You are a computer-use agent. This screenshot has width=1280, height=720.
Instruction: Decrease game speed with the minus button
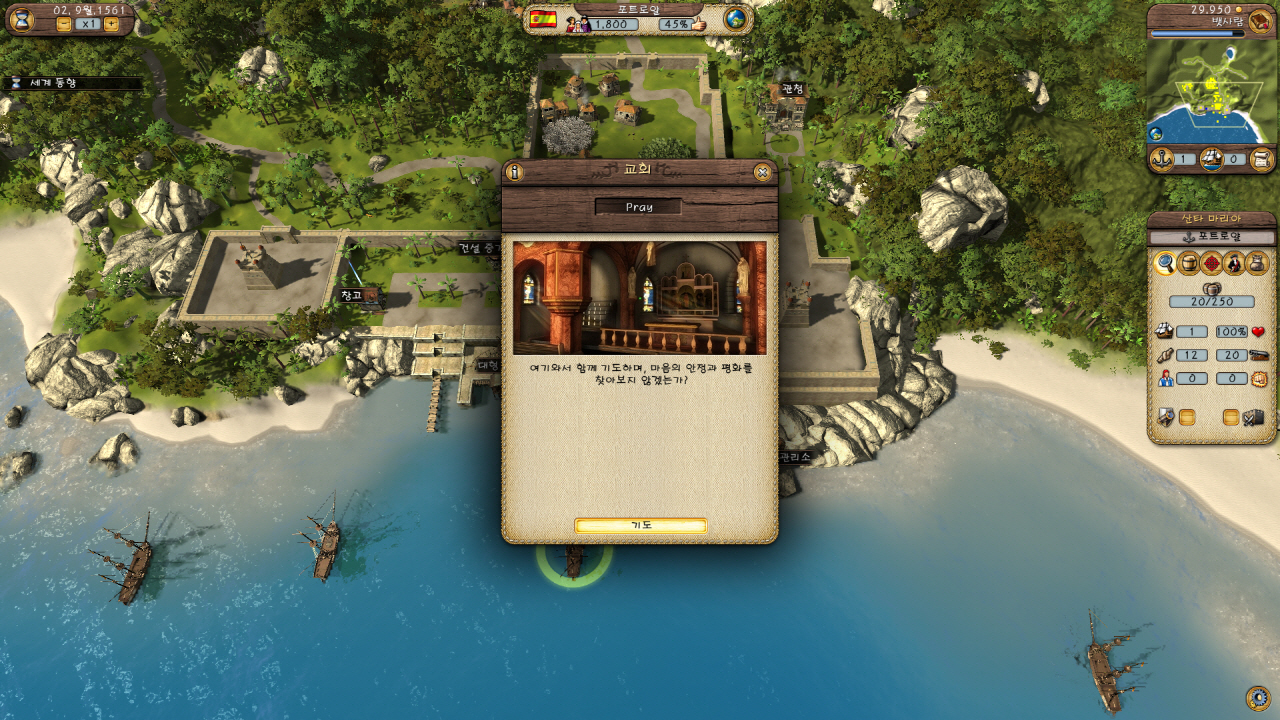pos(64,23)
